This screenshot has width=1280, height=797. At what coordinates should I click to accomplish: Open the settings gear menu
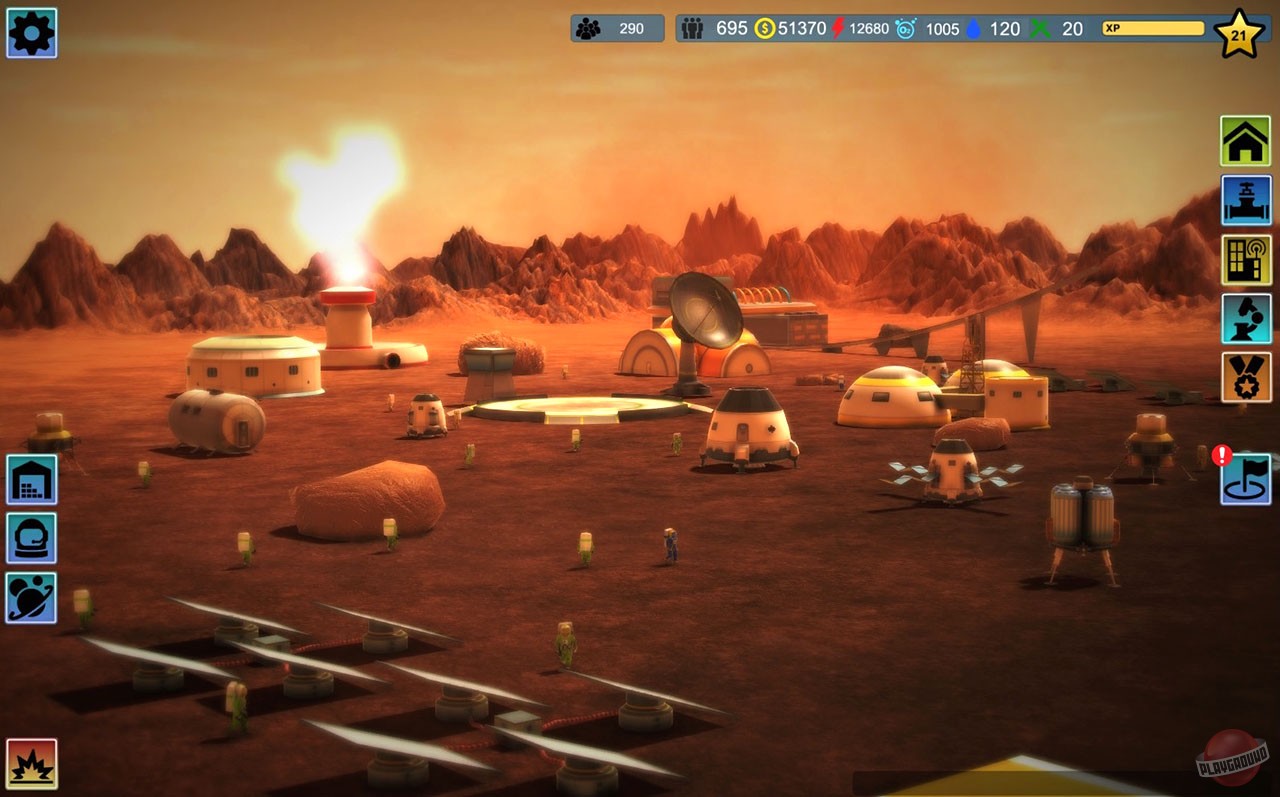pyautogui.click(x=31, y=33)
